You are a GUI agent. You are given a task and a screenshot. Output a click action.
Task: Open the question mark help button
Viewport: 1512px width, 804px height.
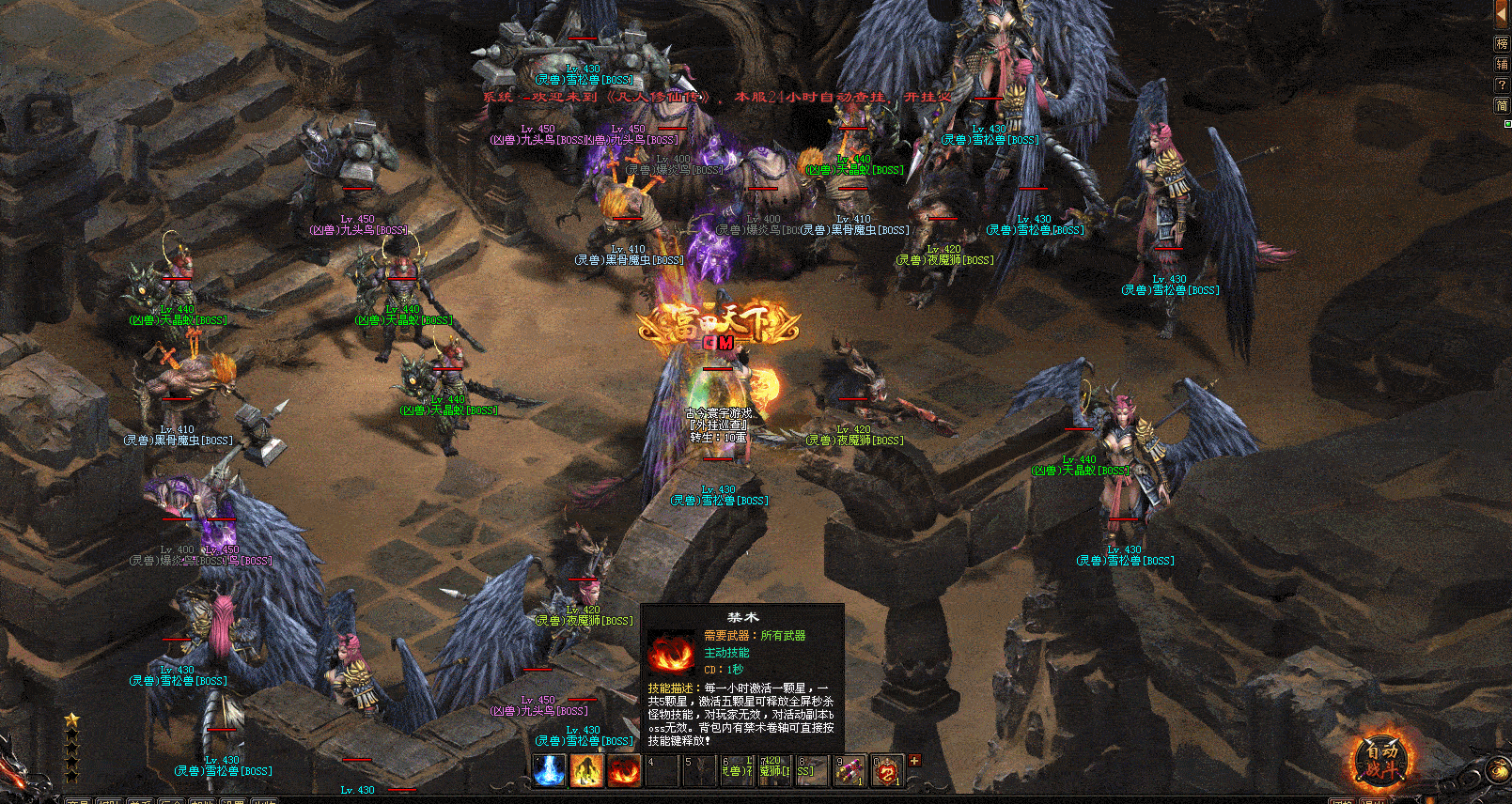pyautogui.click(x=1502, y=85)
